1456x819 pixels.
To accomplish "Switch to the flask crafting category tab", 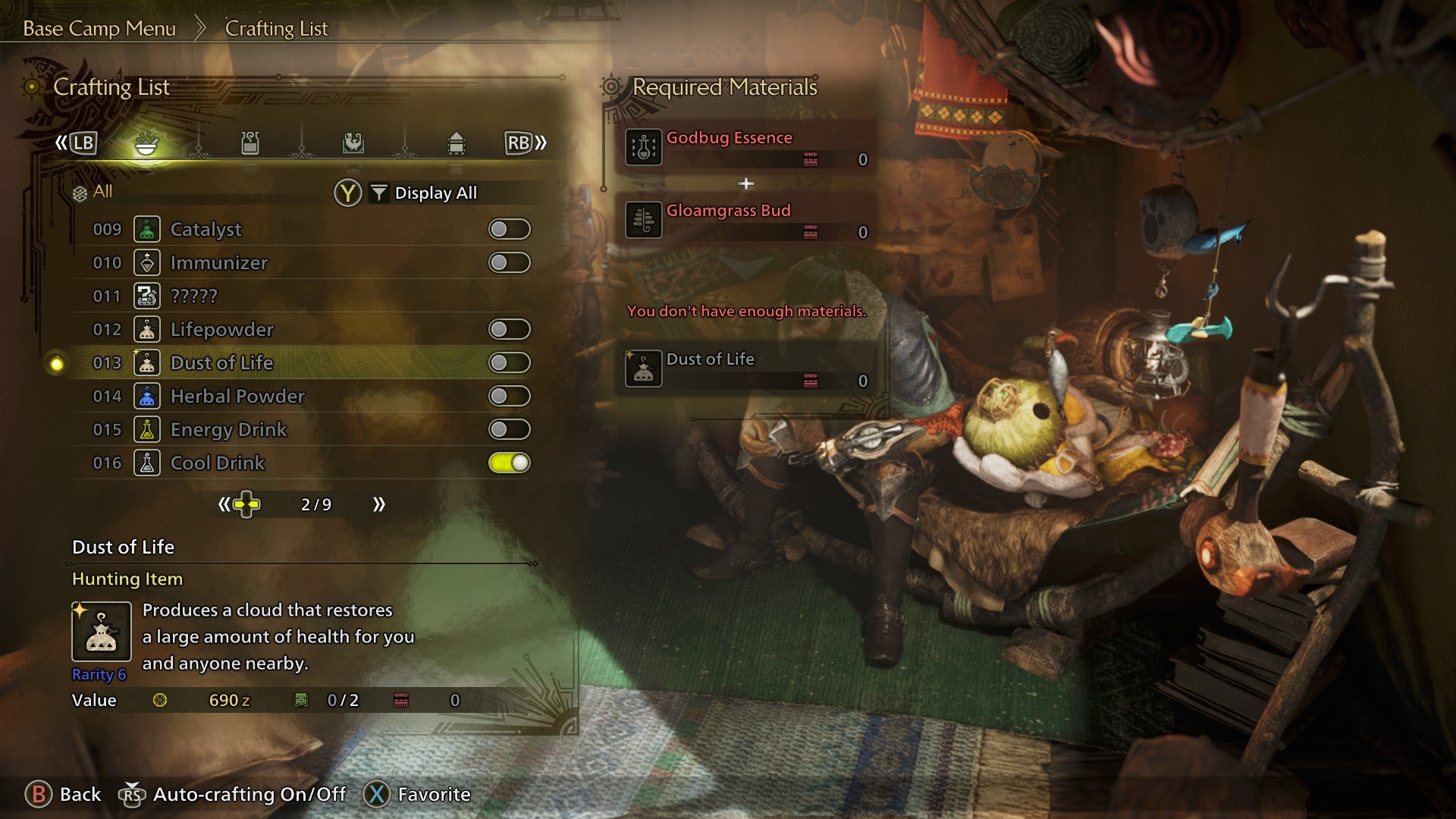I will click(x=249, y=143).
